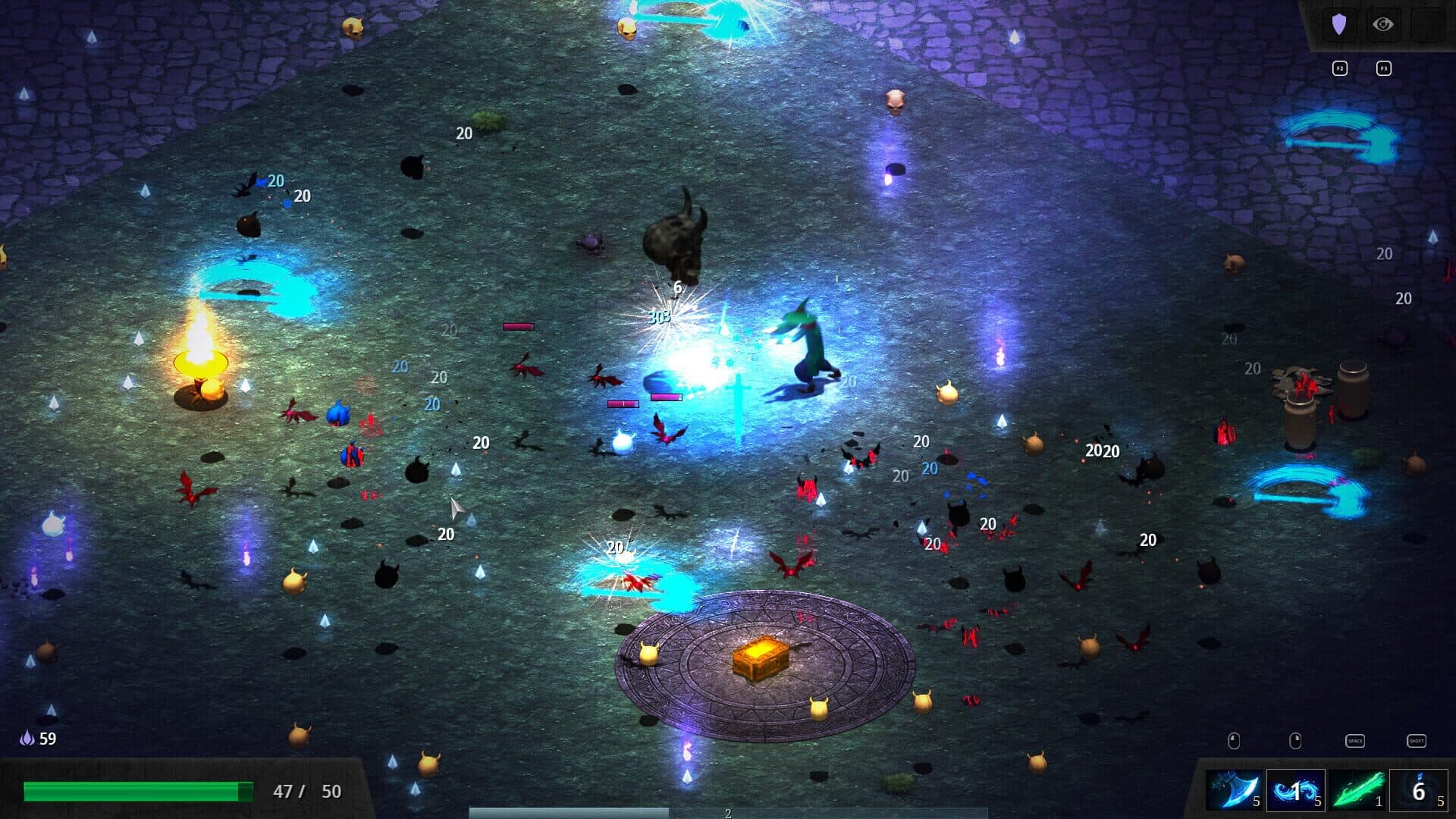The image size is (1456, 819).
Task: Toggle the eye buff in the top-right panel
Action: pos(1383,24)
